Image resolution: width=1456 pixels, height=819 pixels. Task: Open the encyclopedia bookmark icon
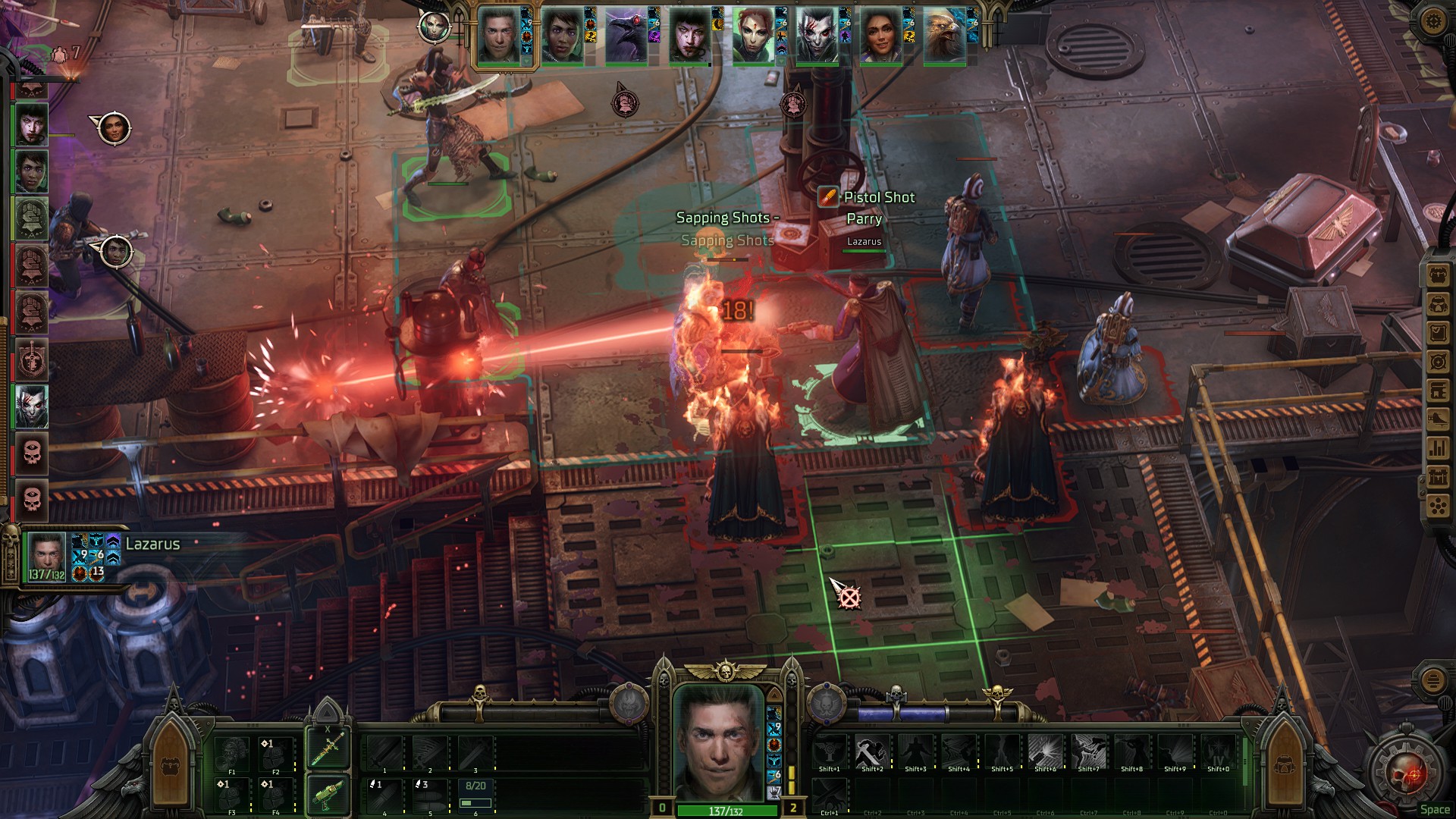pos(1438,391)
